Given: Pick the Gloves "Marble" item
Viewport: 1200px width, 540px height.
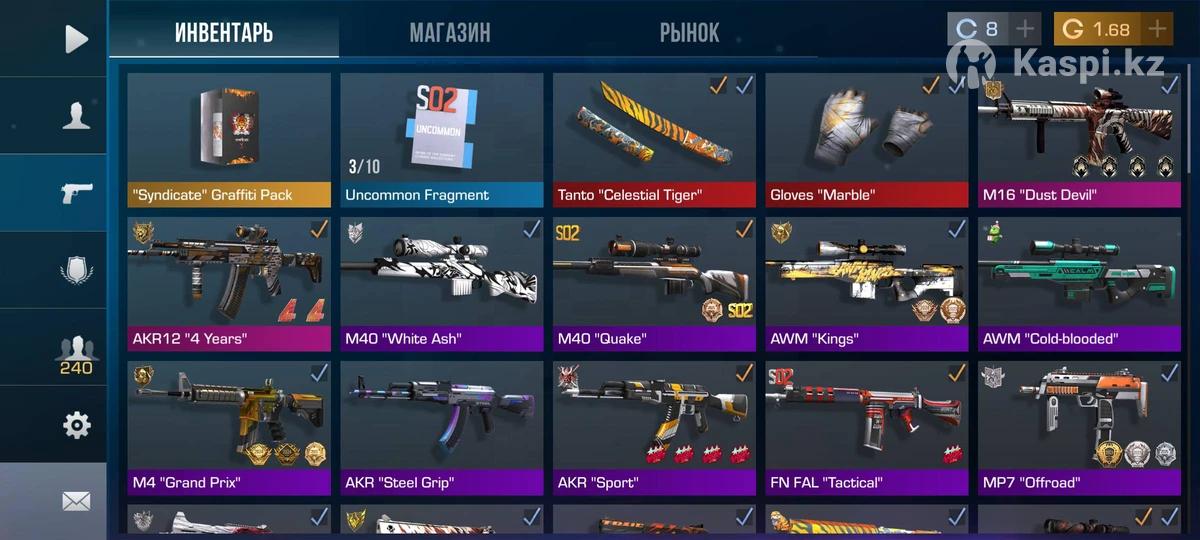Looking at the screenshot, I should click(x=867, y=138).
